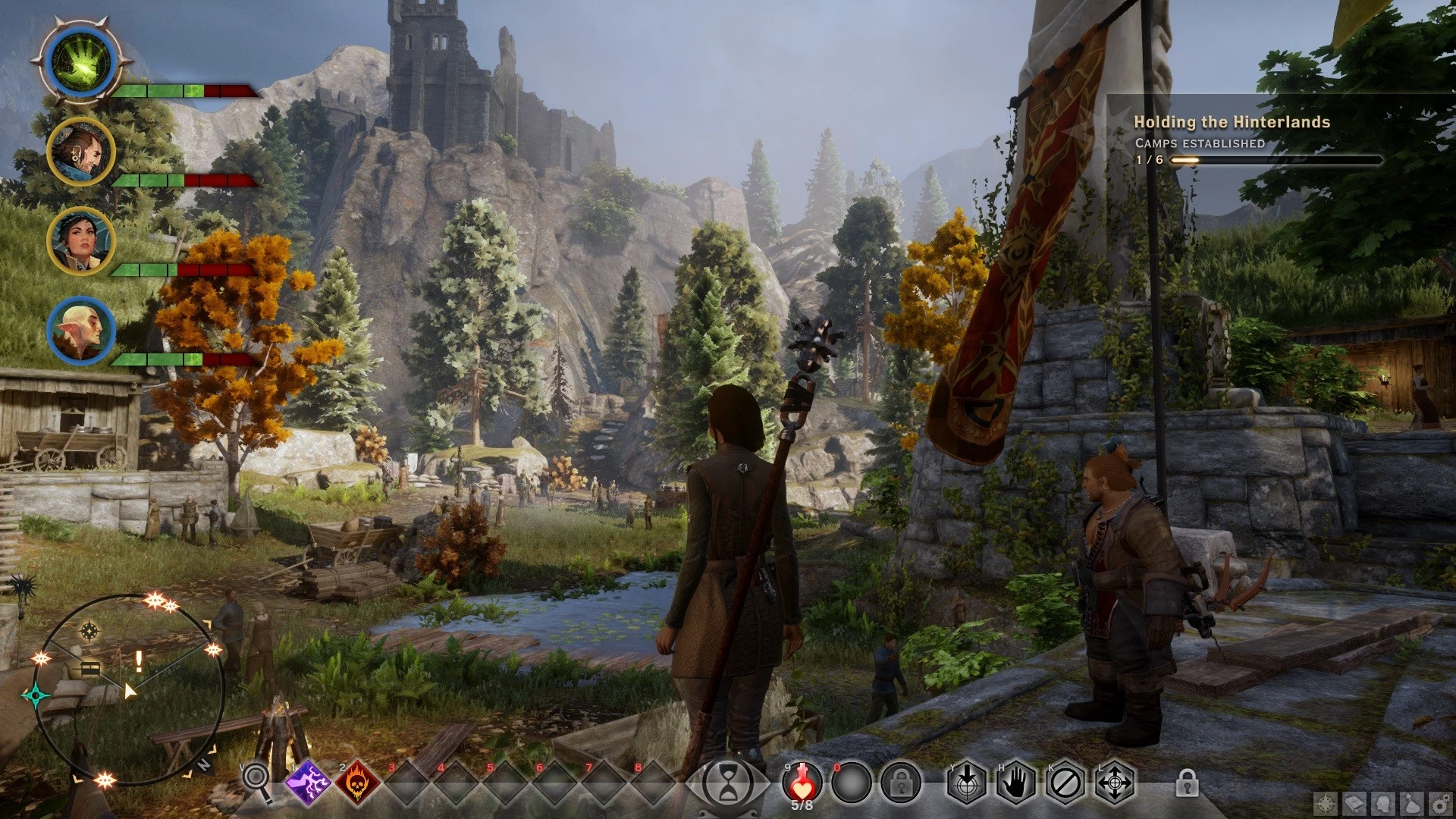Open the journal book icon

1354,804
